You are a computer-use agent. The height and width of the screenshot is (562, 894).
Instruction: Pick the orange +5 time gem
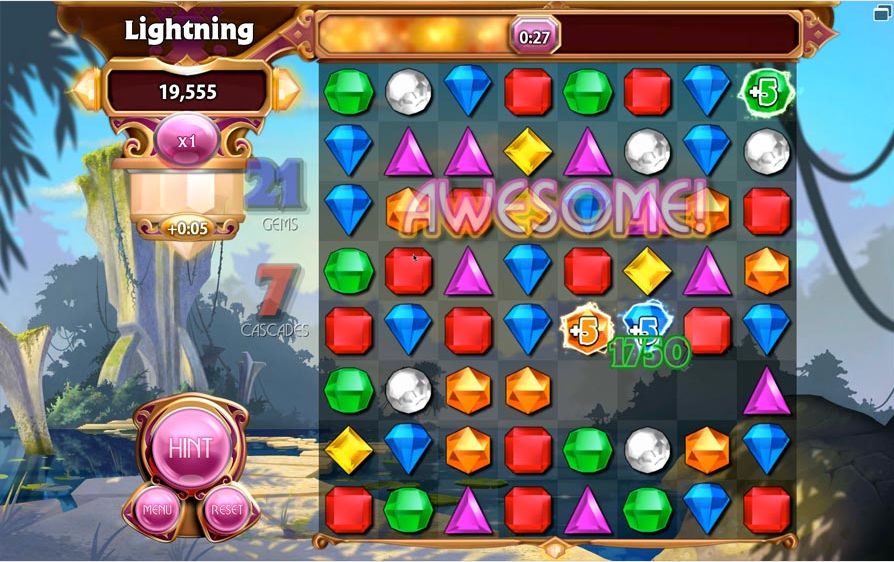[587, 330]
